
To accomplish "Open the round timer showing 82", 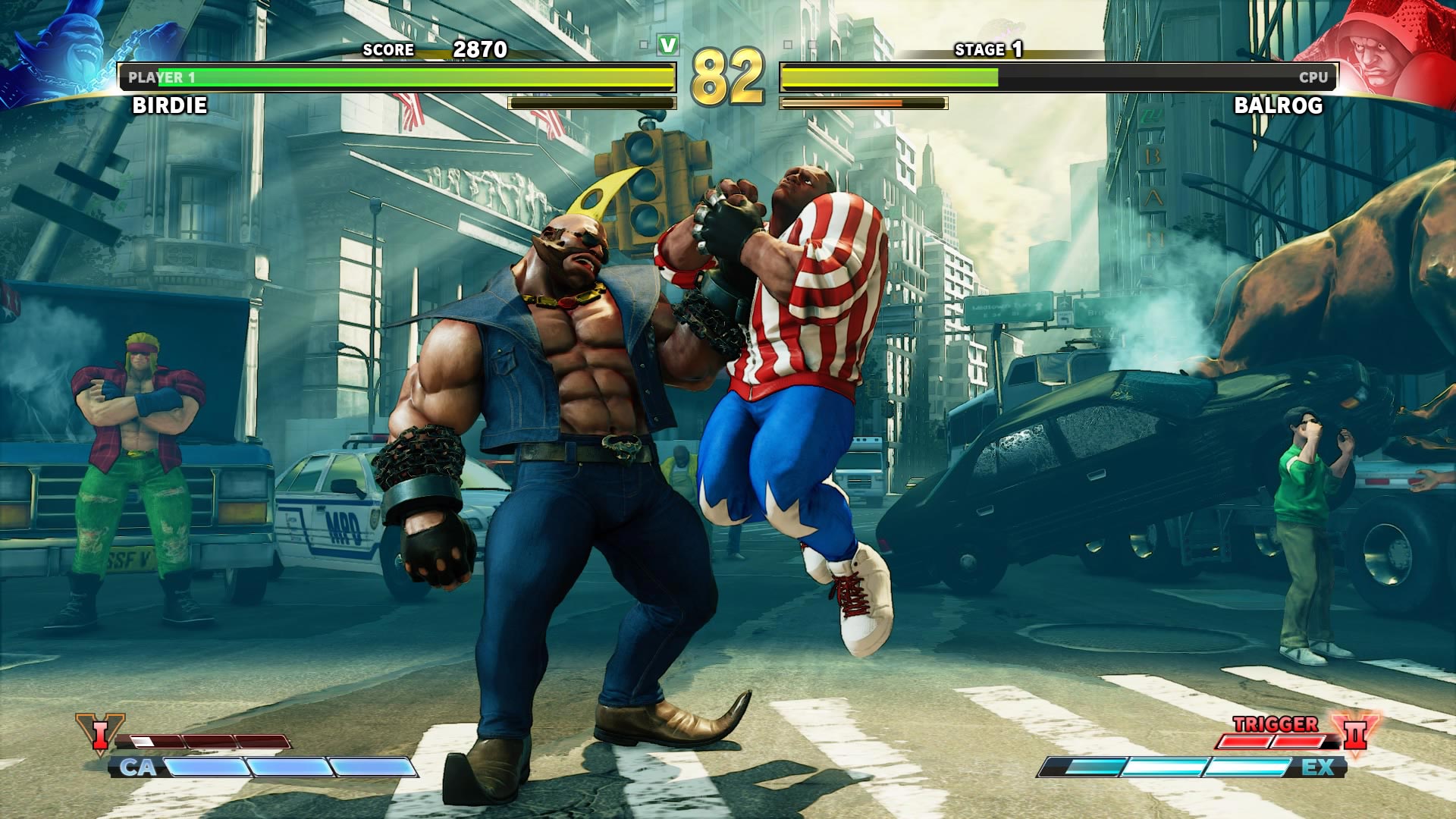I will (x=730, y=76).
